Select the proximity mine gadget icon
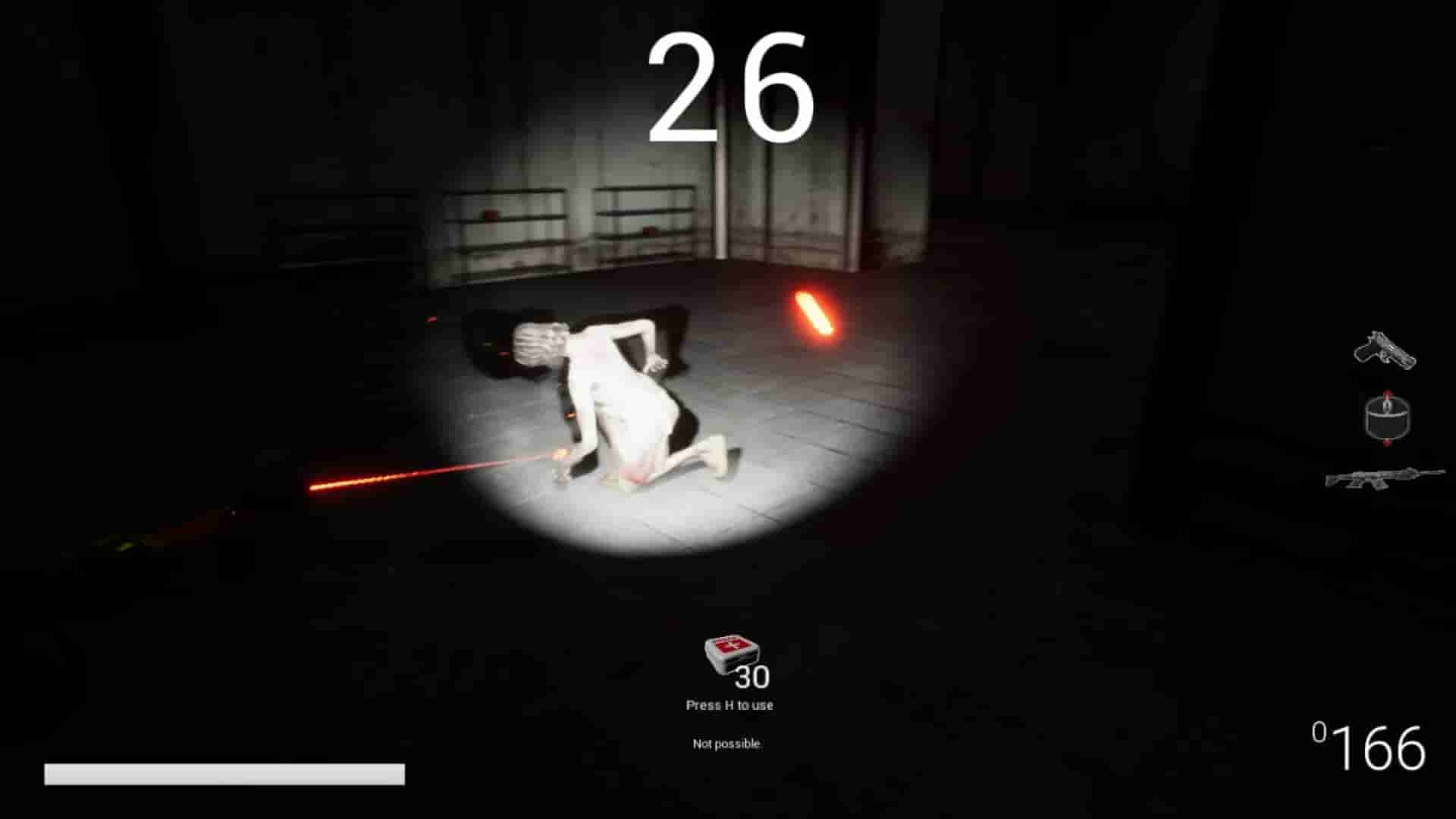The width and height of the screenshot is (1456, 819). [x=1388, y=419]
